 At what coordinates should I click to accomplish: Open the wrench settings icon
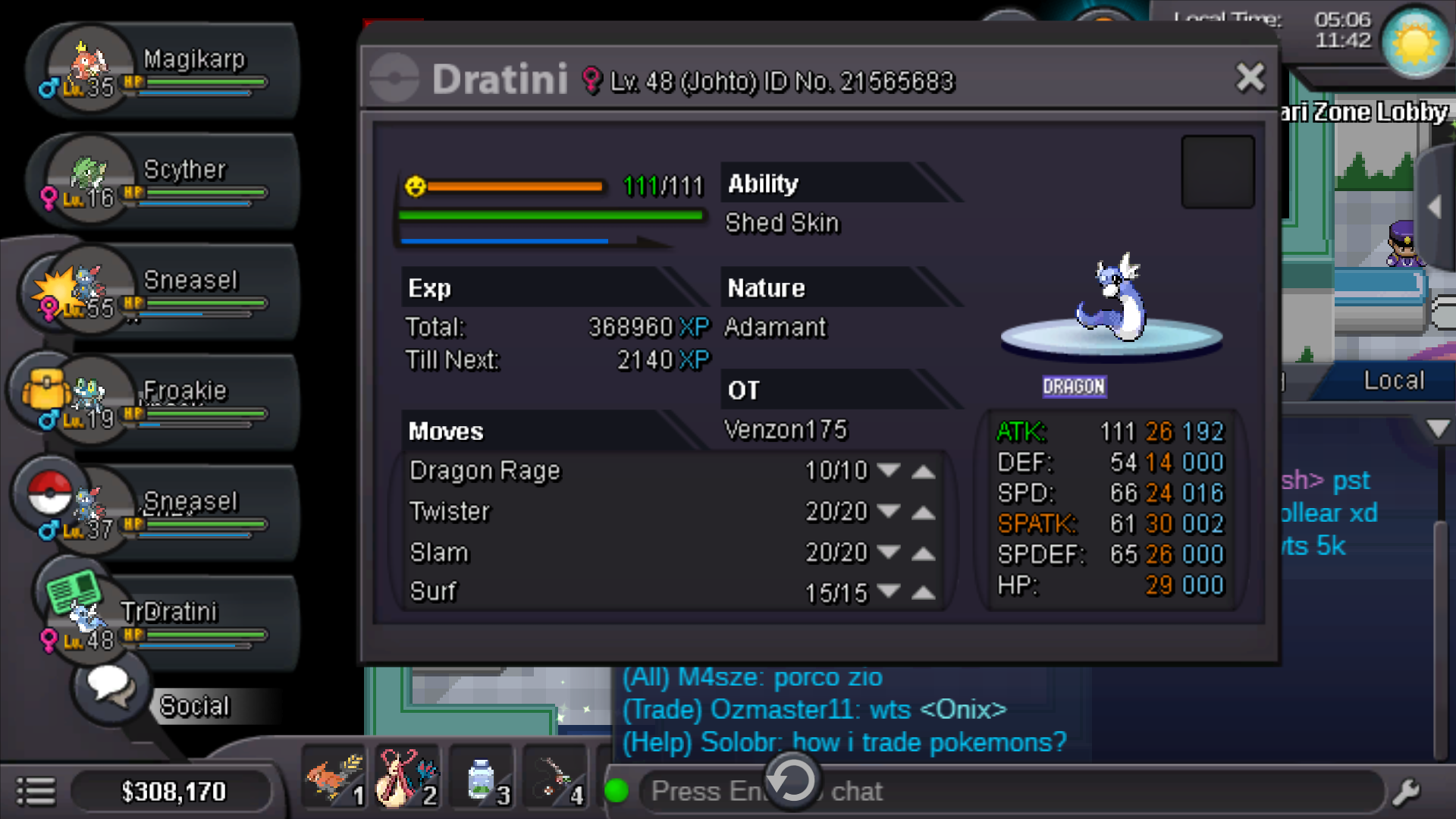1407,792
